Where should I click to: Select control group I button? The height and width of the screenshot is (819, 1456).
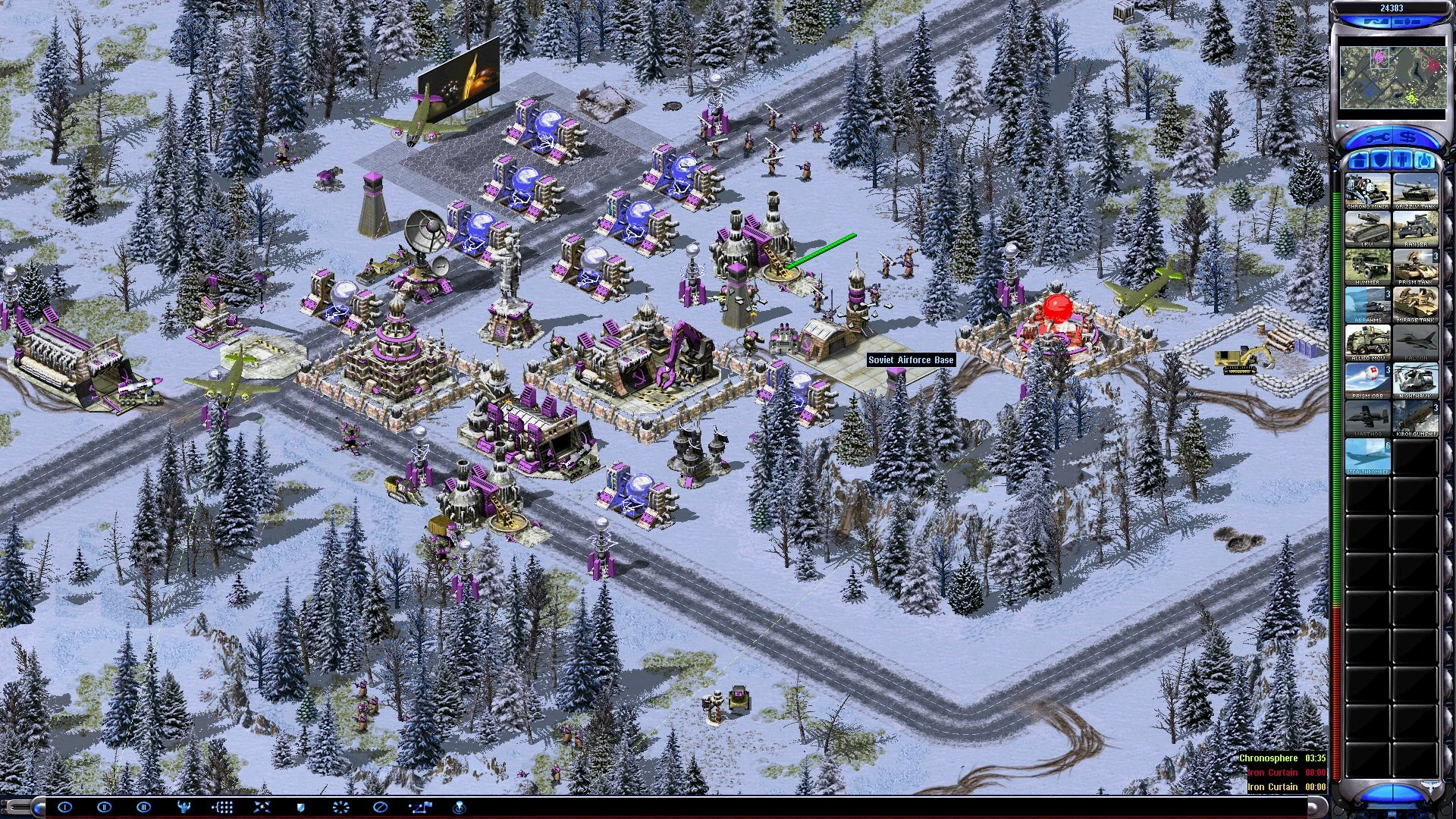(65, 807)
